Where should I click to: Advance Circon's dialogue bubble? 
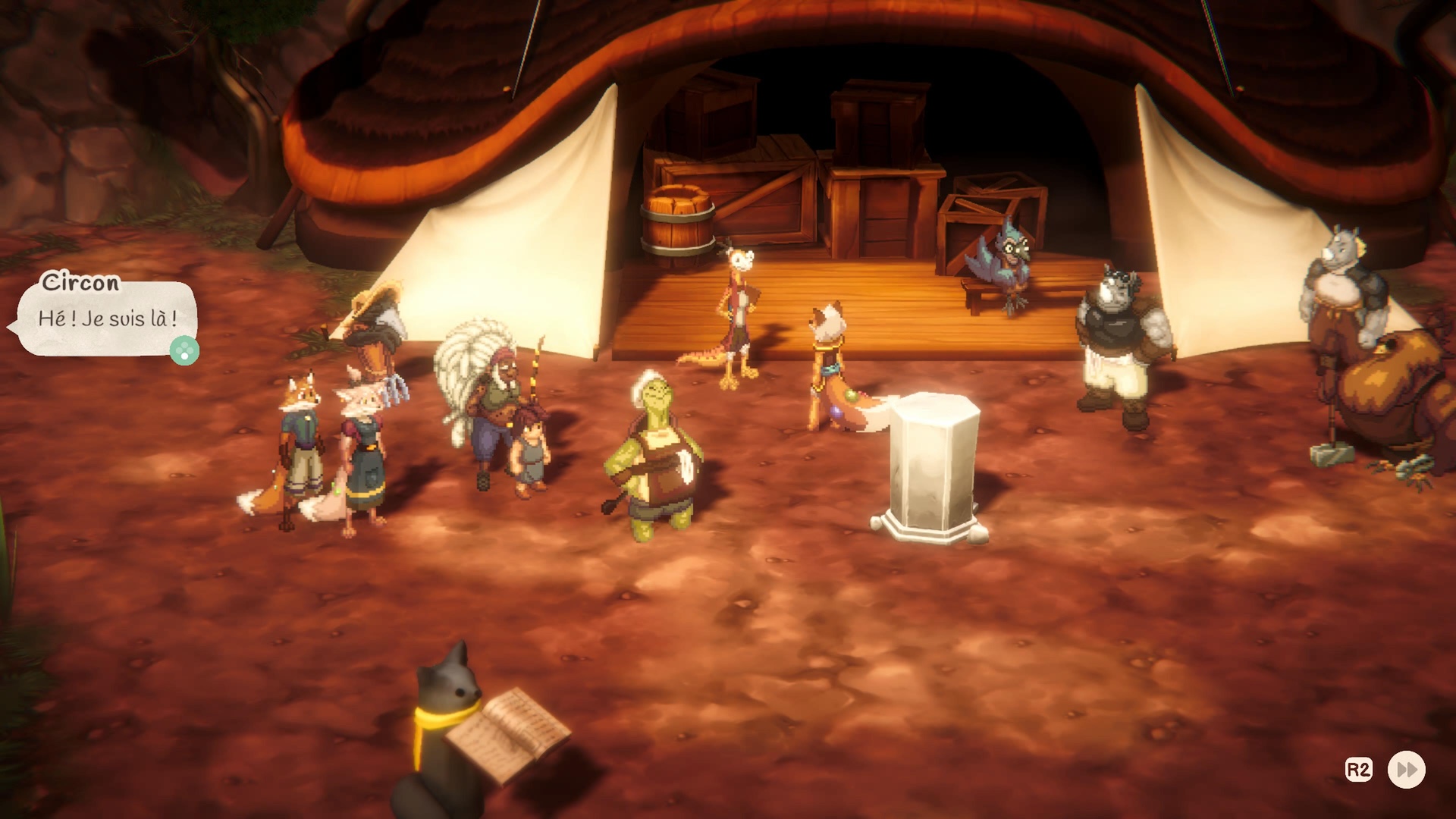click(184, 351)
